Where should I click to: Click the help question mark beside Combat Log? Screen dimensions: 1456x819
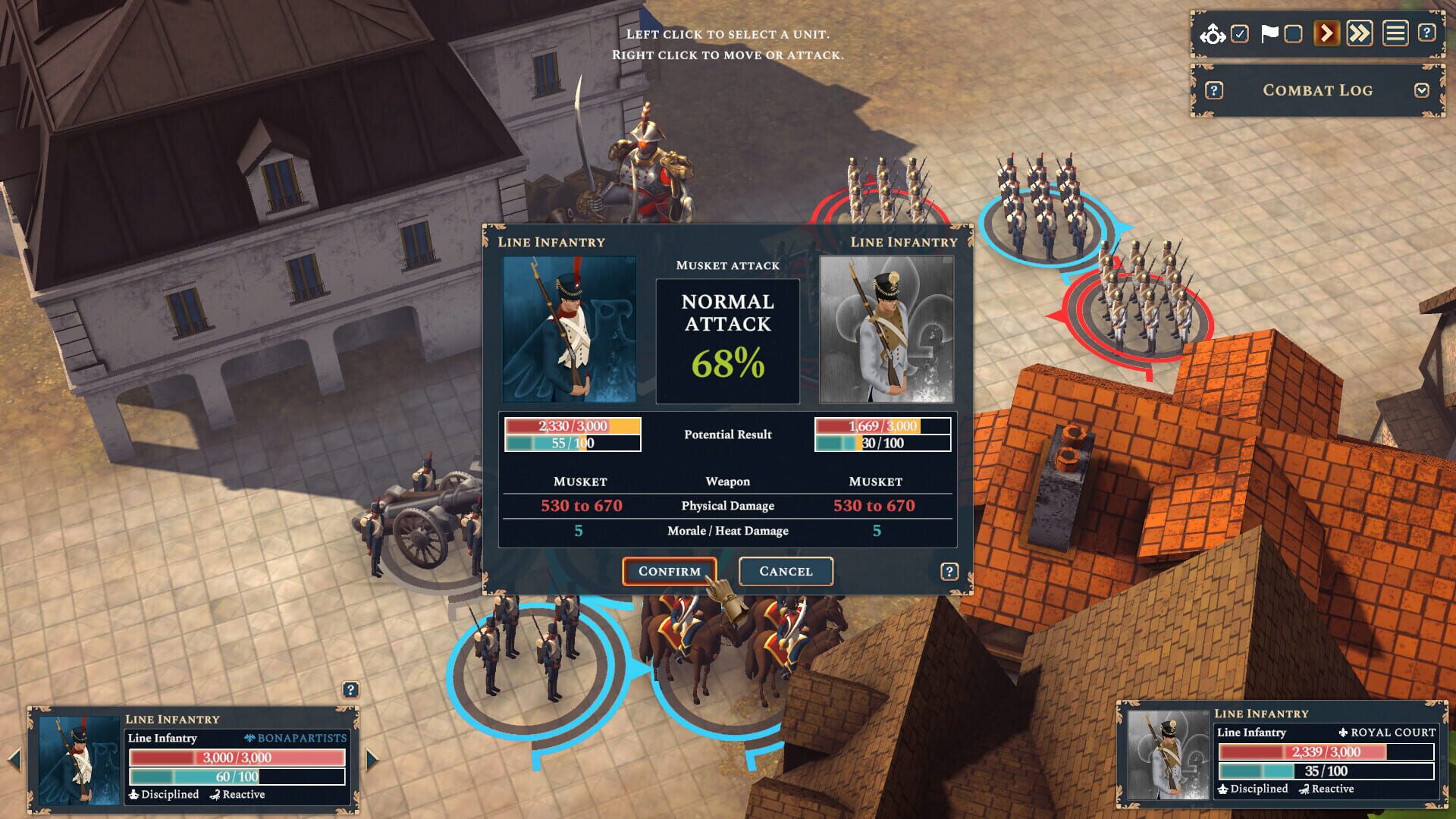(1216, 90)
